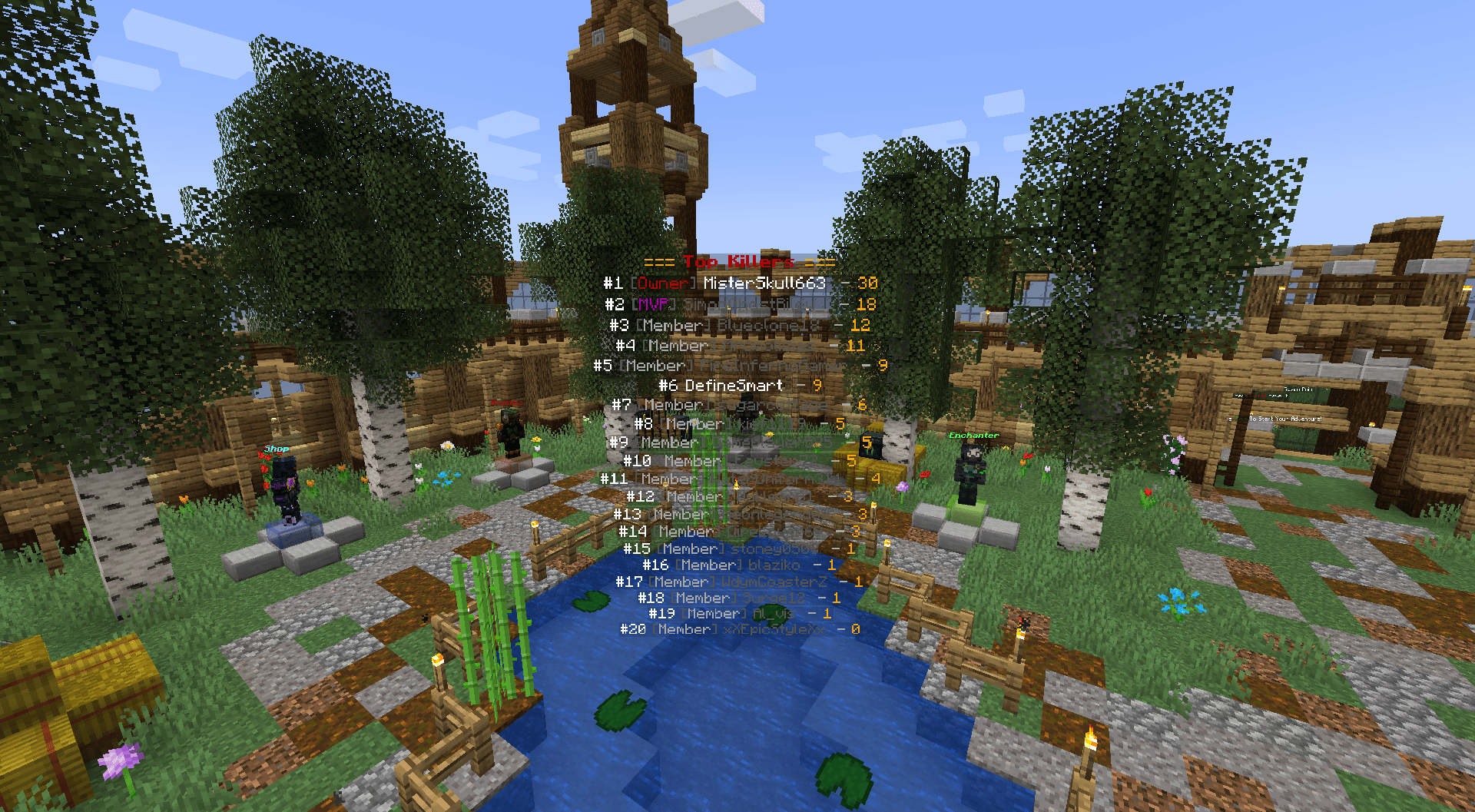
Task: Select the MVP rank tag on entry #2
Action: point(651,303)
